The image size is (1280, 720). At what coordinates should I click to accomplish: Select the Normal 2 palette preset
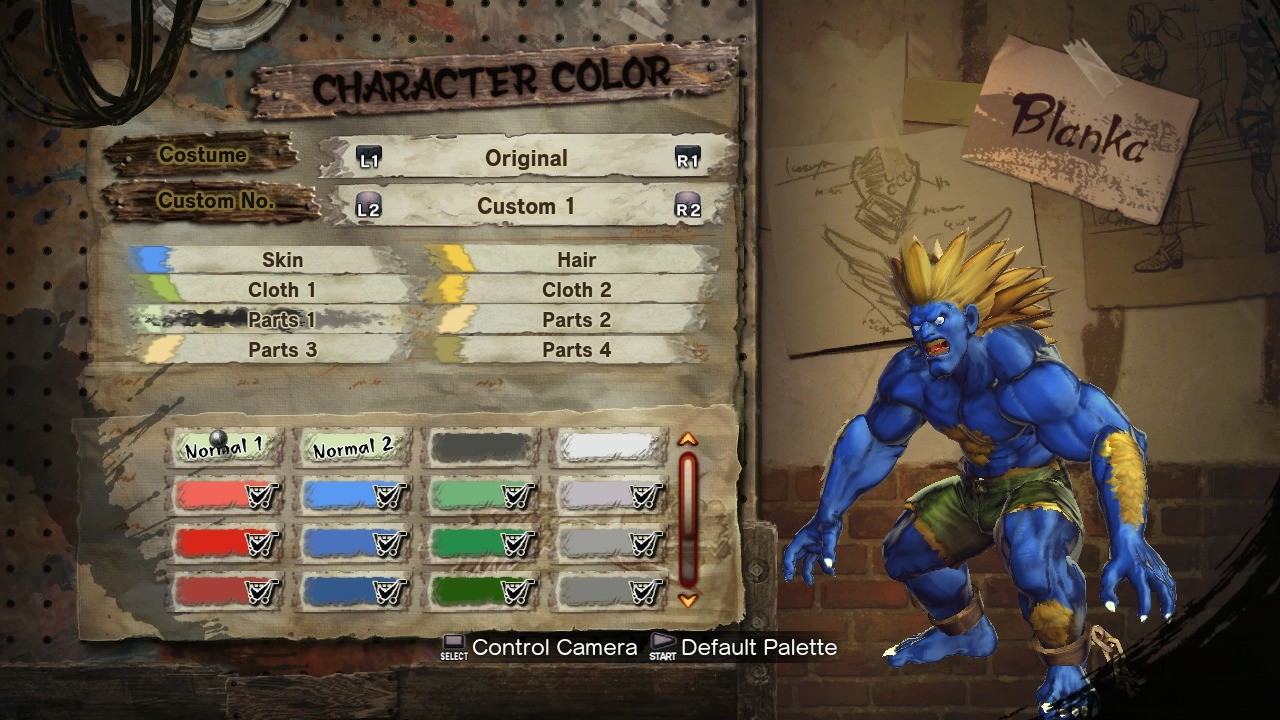(352, 448)
